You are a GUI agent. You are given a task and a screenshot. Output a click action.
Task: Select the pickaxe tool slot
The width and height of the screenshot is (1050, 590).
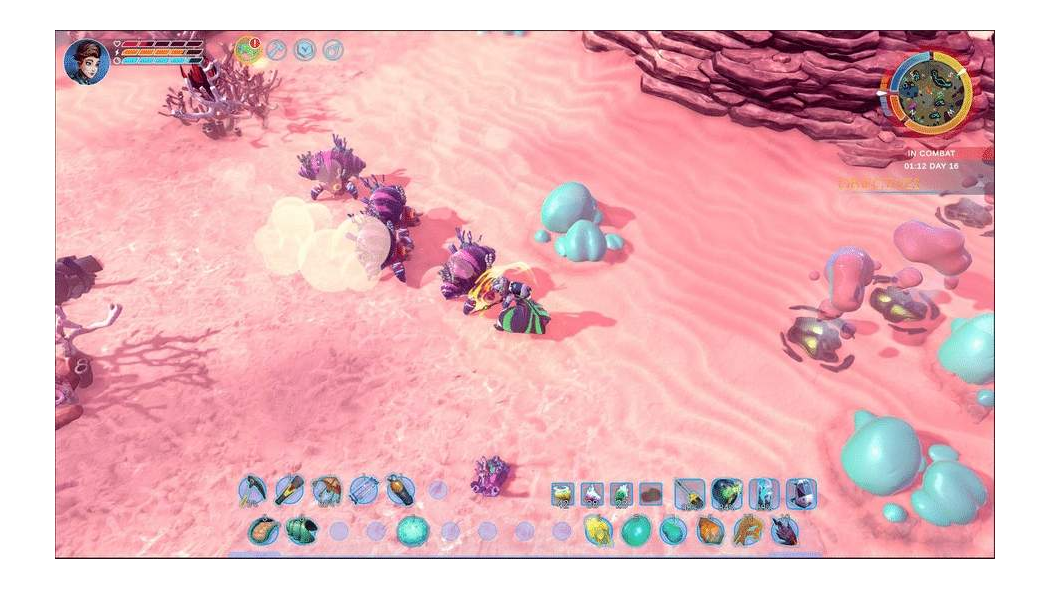point(251,490)
